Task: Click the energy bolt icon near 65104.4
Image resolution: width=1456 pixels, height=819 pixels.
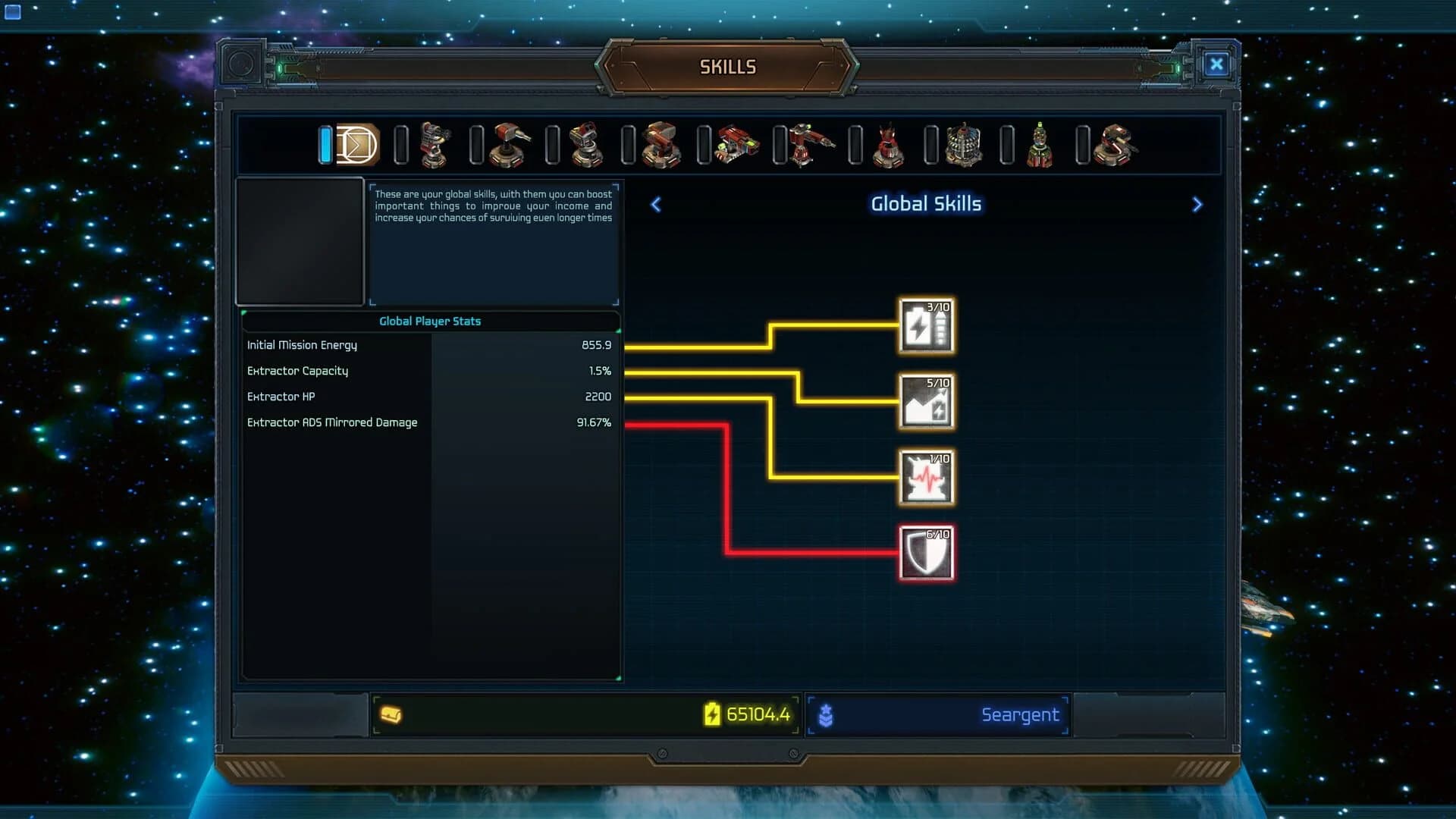Action: [x=711, y=714]
